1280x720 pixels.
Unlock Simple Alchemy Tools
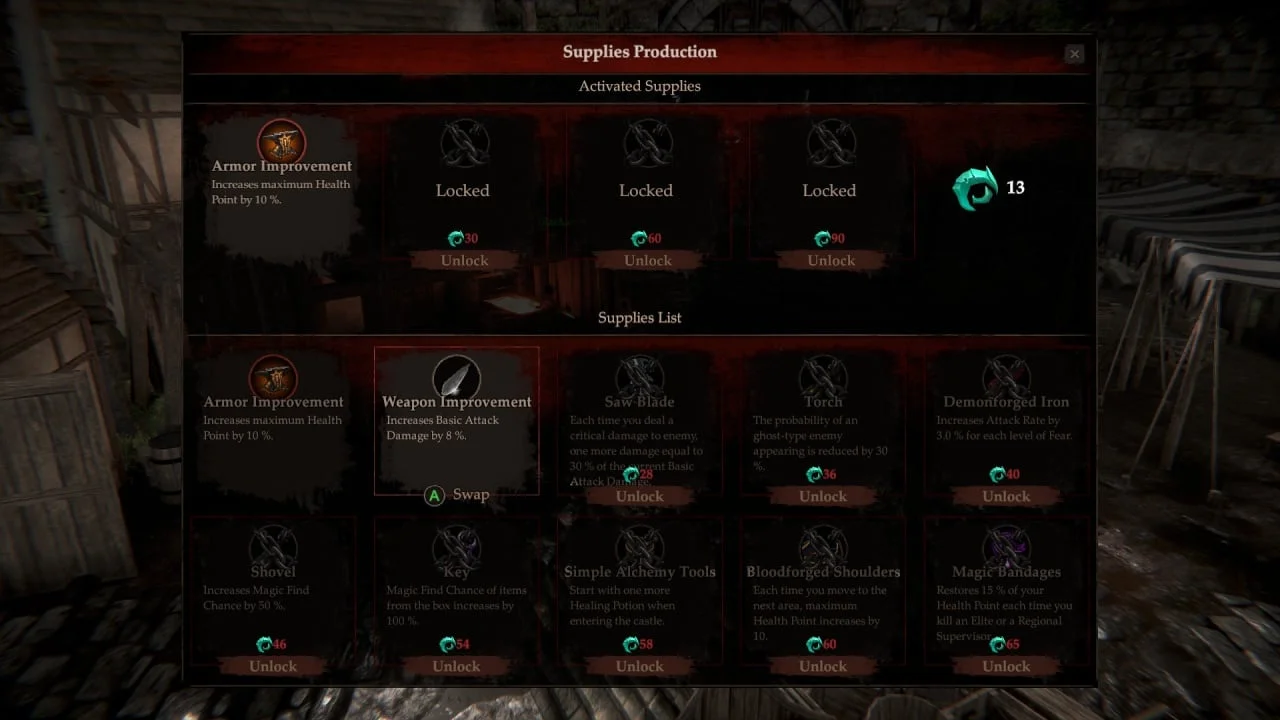[x=640, y=666]
